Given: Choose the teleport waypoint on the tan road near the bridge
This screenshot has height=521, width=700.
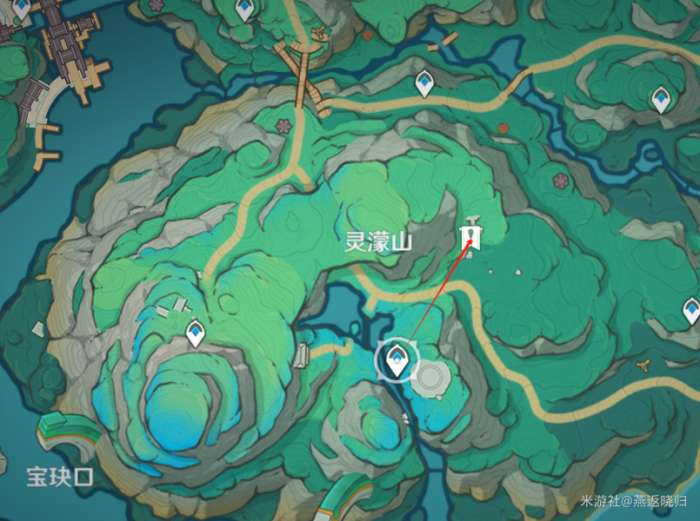Looking at the screenshot, I should click(x=425, y=83).
